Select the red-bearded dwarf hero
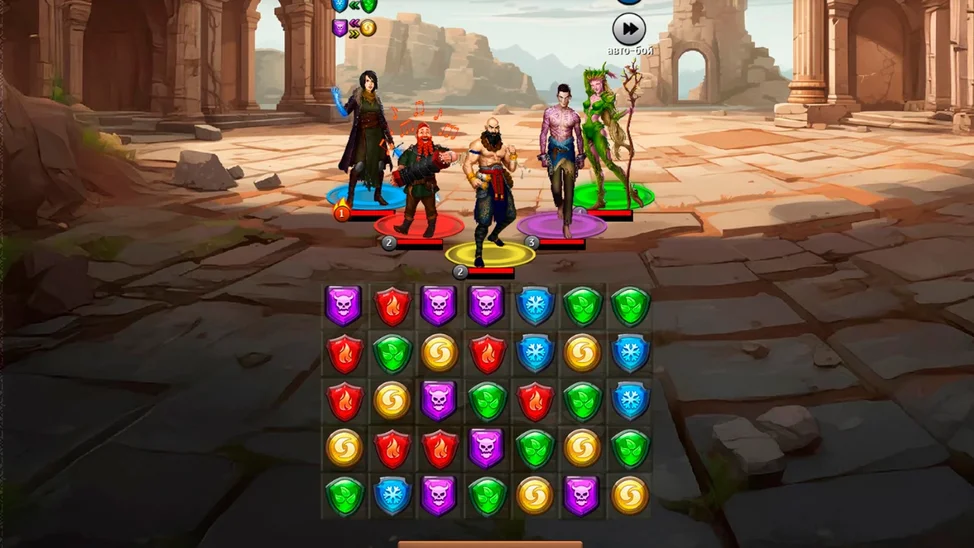Screen dimensions: 974x548 418,180
